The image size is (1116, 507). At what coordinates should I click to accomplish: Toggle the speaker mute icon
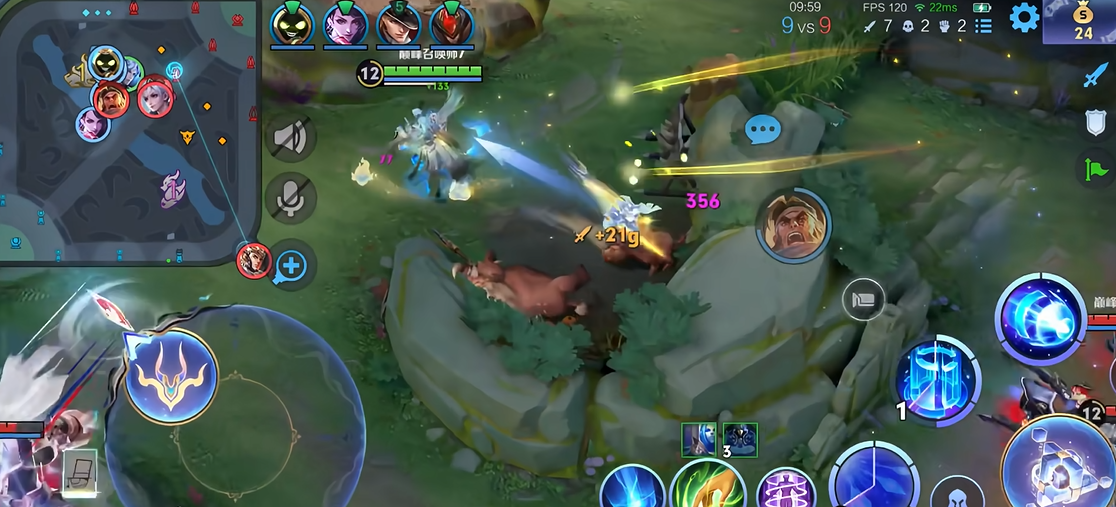point(291,137)
